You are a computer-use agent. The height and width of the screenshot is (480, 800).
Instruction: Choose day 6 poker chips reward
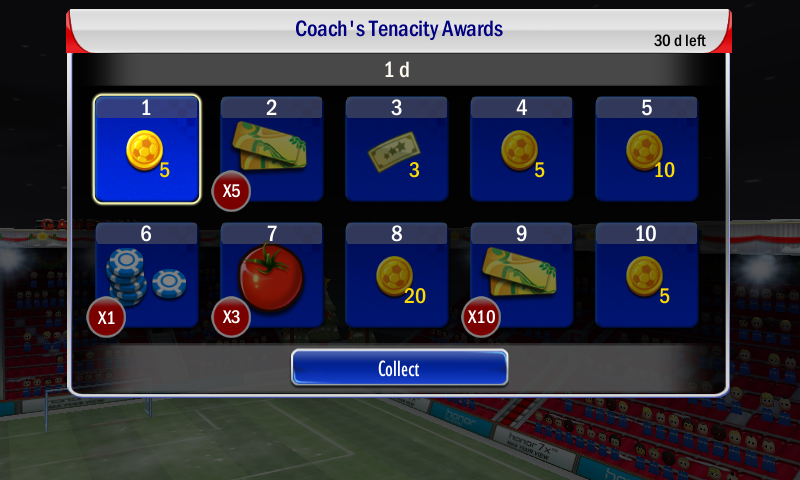(147, 275)
